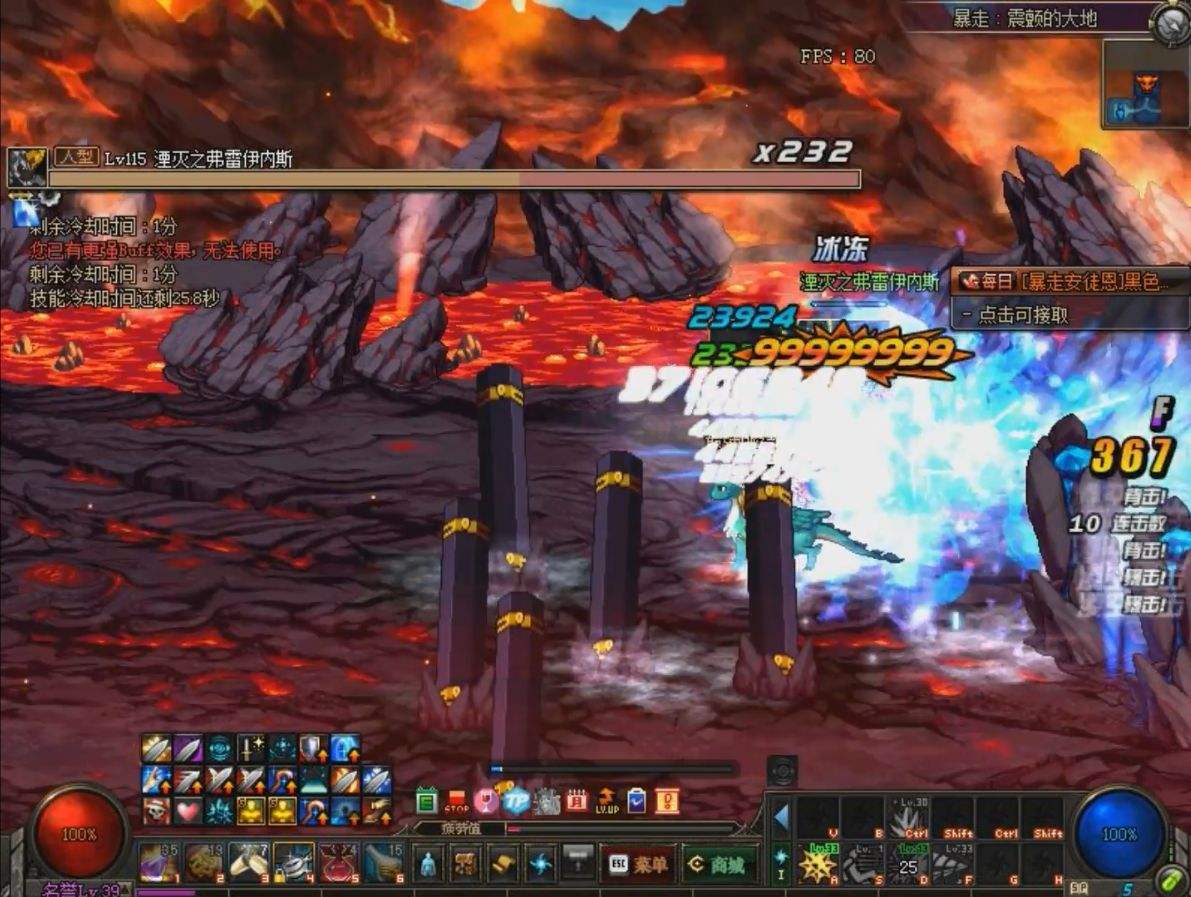Open the character figure menu icon
Viewport: 1191px width, 897px height.
click(x=428, y=864)
